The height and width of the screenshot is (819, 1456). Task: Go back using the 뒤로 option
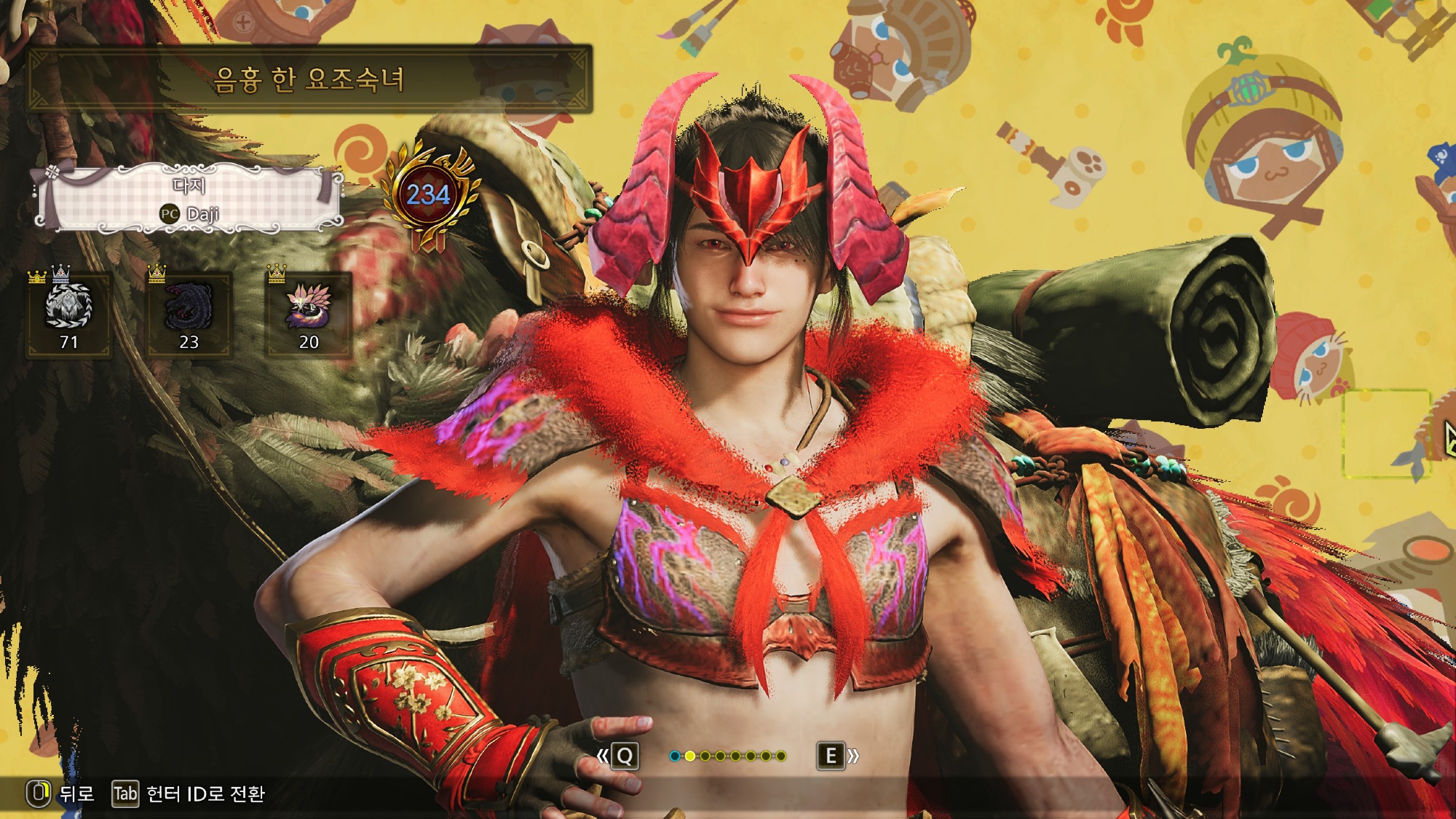click(x=62, y=794)
